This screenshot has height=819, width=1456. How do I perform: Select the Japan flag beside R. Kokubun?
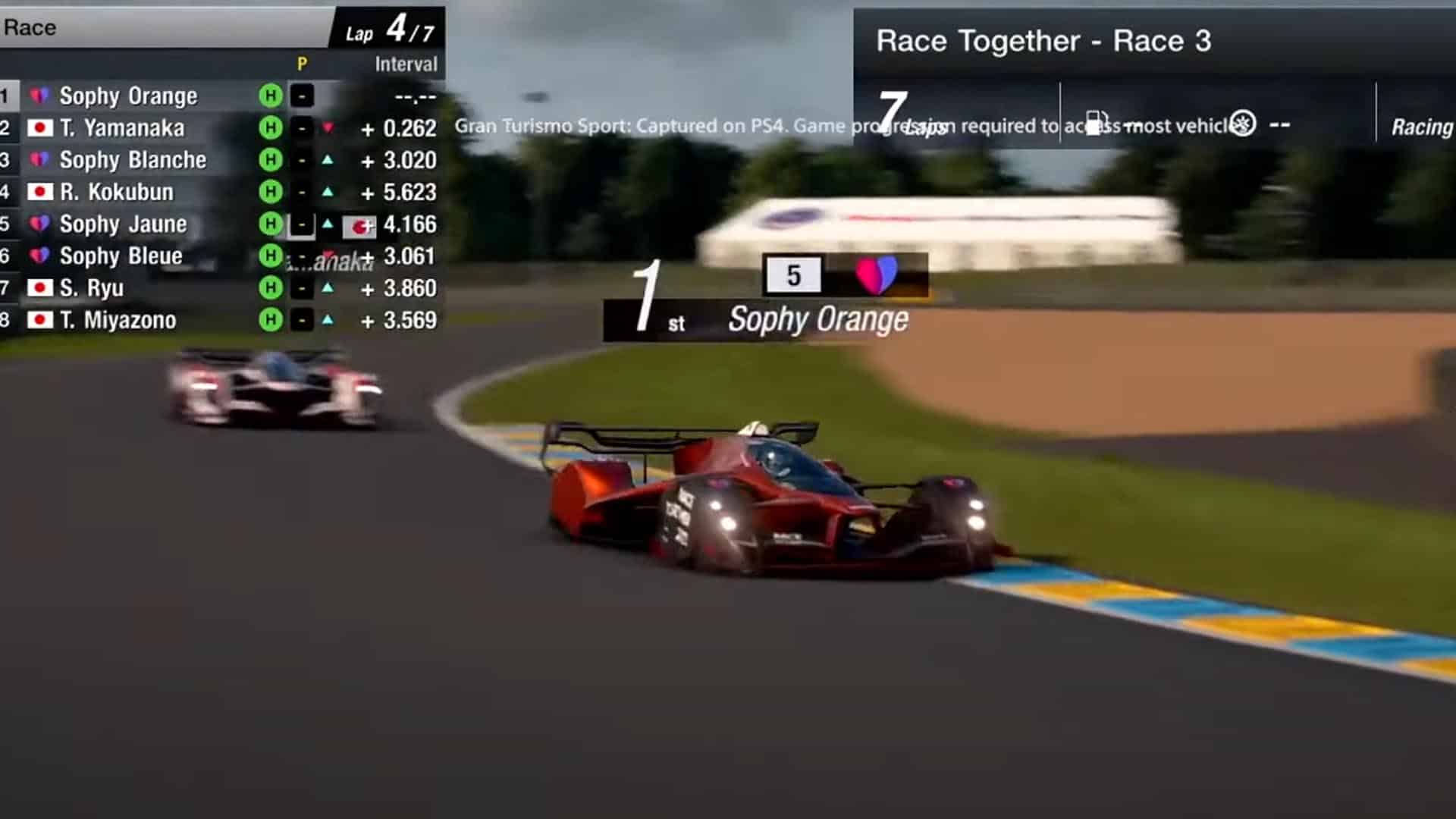(x=39, y=192)
